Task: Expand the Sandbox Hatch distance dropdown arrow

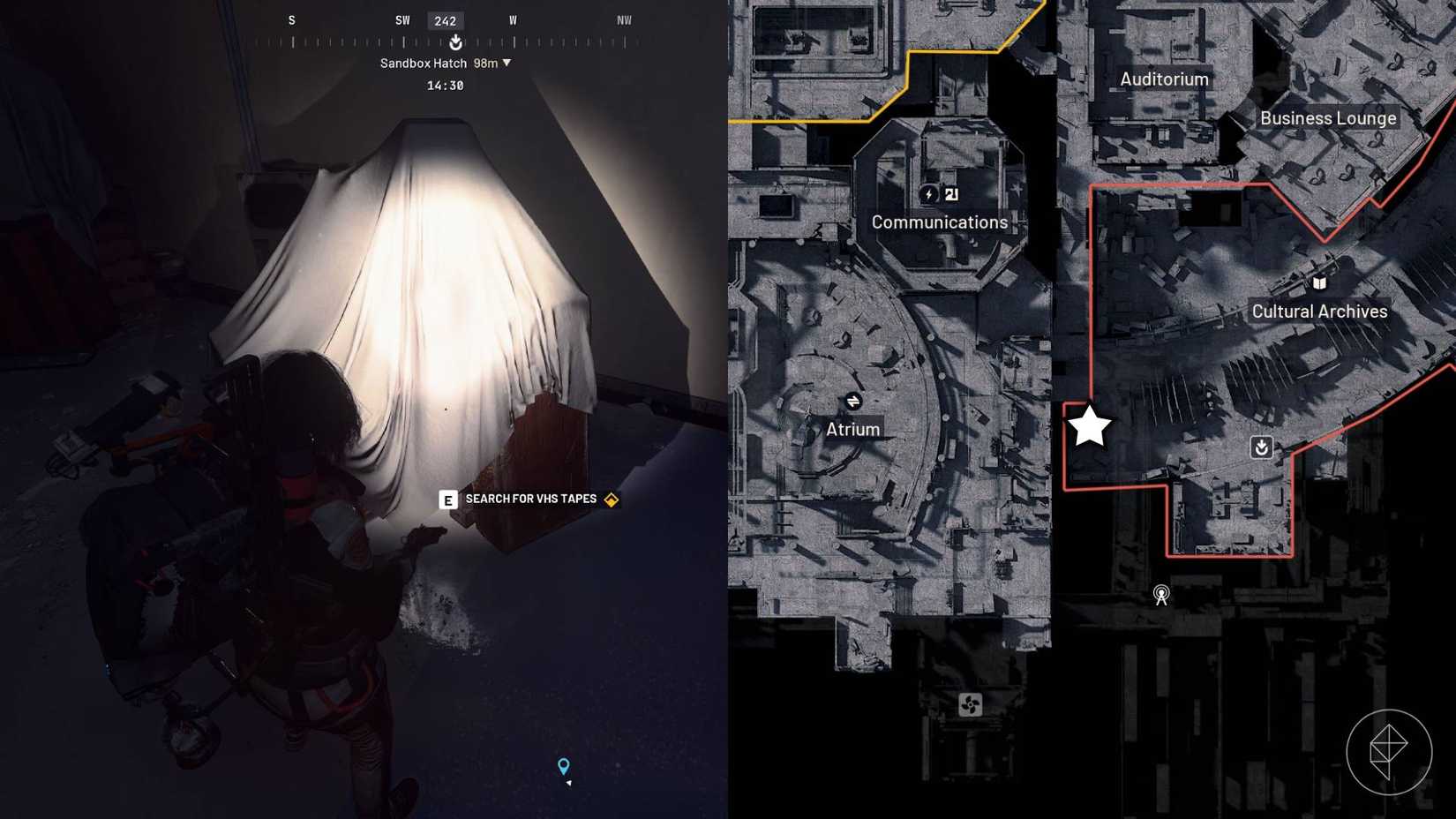Action: coord(507,63)
